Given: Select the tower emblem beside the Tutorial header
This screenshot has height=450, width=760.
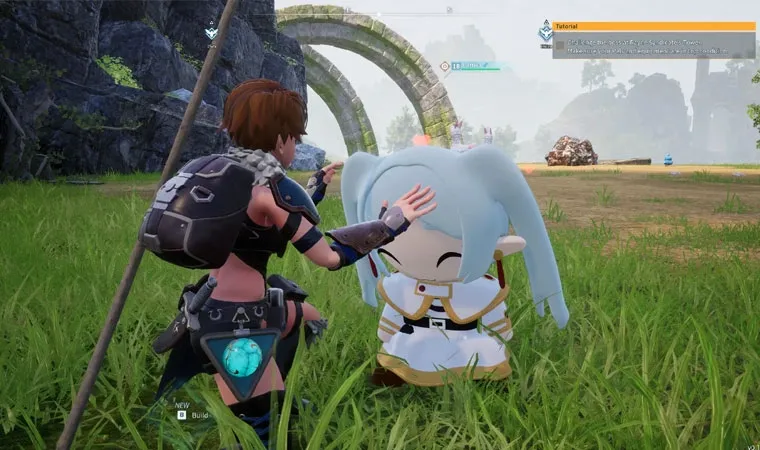Looking at the screenshot, I should click(x=545, y=32).
